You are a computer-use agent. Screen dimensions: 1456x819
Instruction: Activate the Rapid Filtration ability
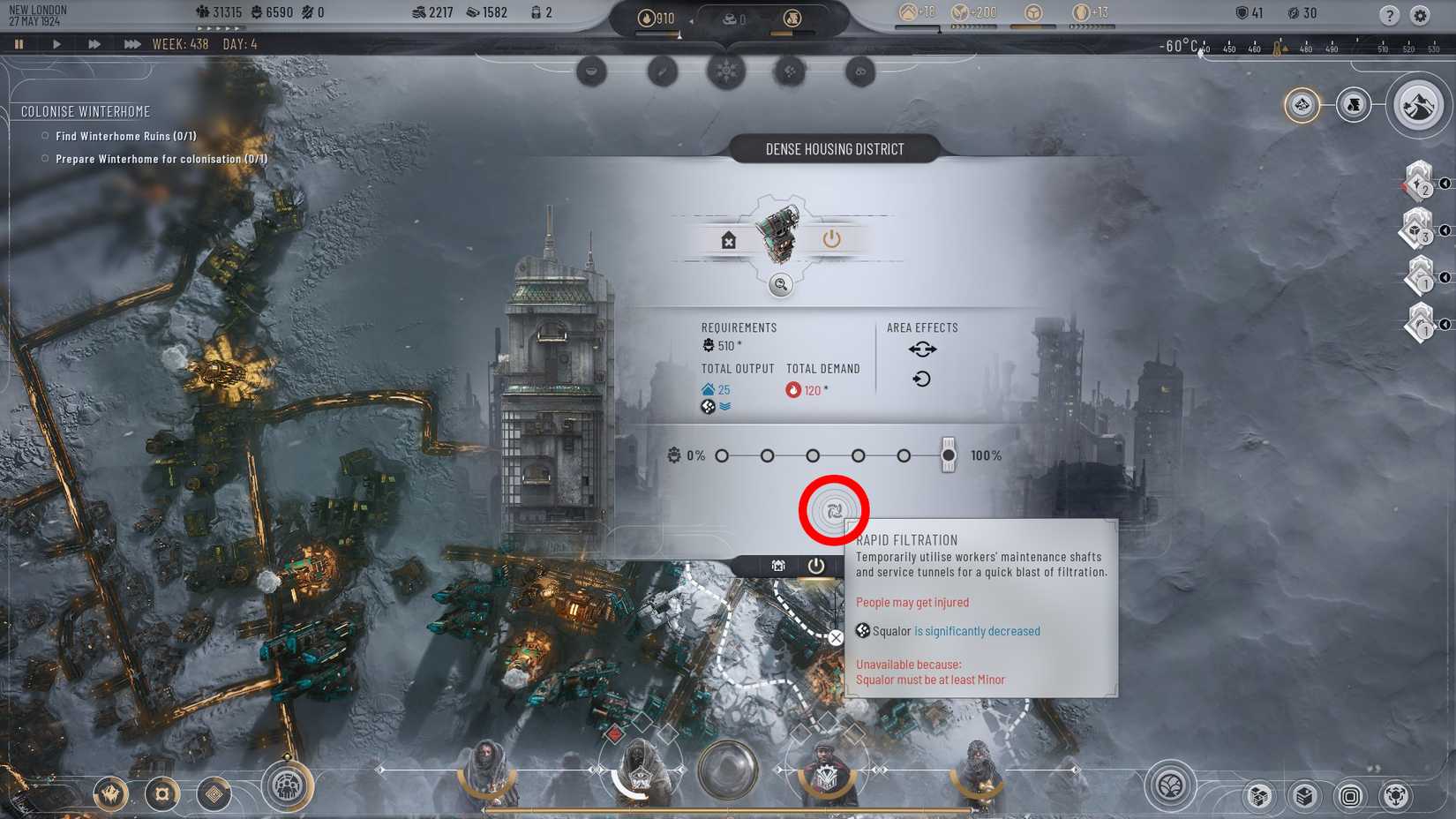click(833, 510)
